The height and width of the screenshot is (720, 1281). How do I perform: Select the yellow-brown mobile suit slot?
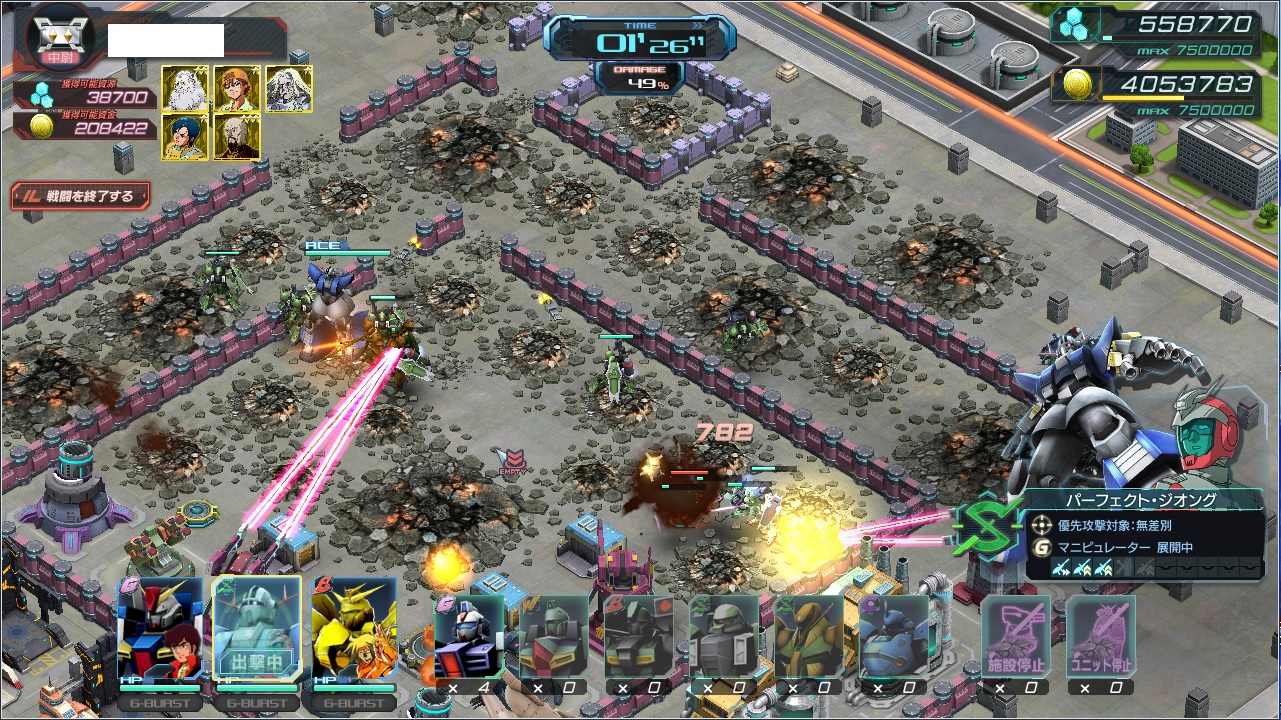click(x=808, y=636)
